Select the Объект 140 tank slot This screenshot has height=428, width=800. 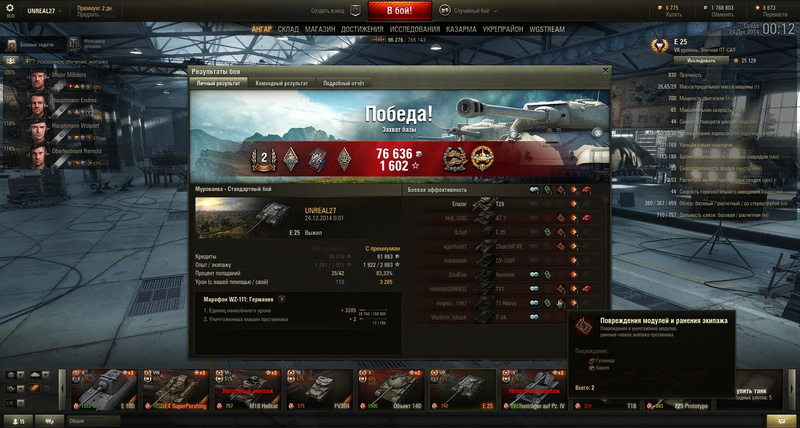[x=392, y=390]
